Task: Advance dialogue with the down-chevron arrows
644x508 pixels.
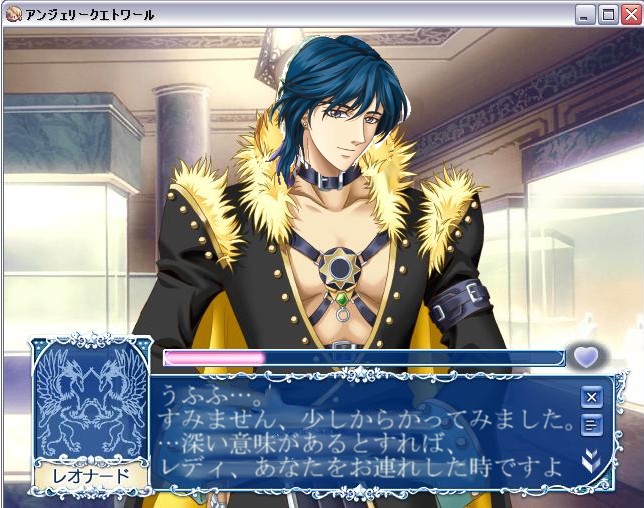Action: coord(592,462)
